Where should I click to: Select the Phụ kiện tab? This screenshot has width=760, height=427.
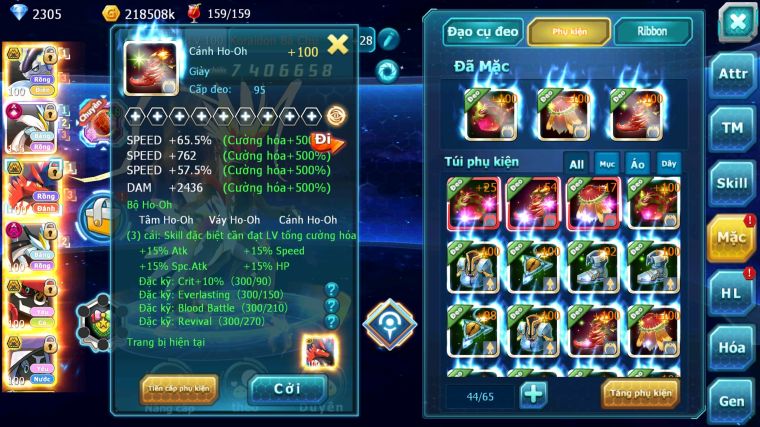(569, 32)
